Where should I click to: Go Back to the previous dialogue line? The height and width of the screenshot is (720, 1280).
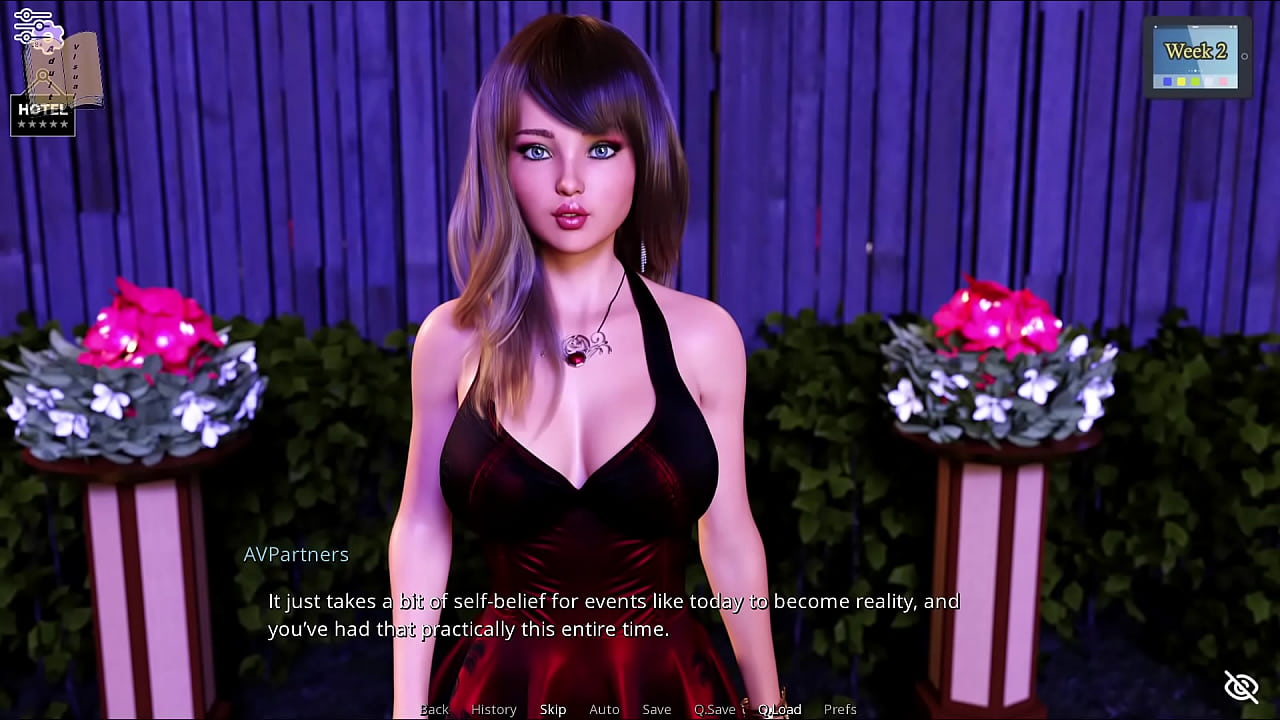pos(434,709)
